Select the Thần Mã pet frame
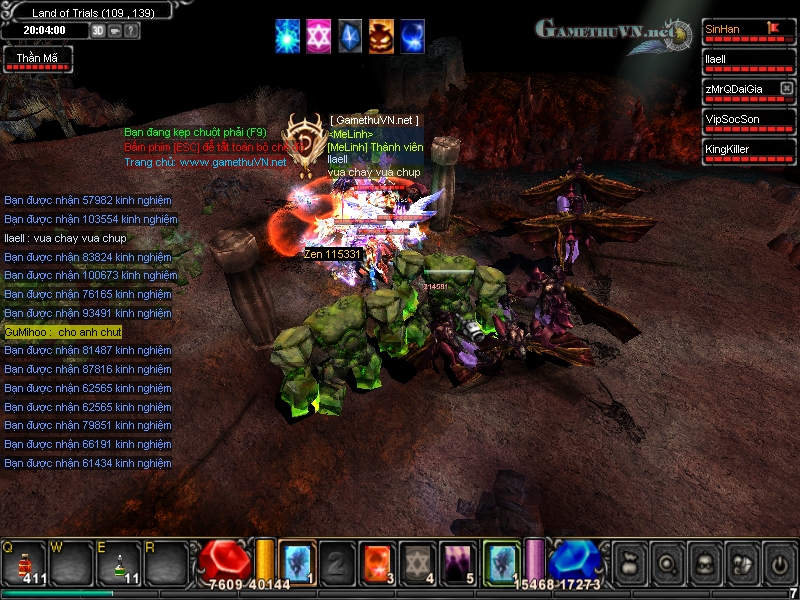 (37, 60)
